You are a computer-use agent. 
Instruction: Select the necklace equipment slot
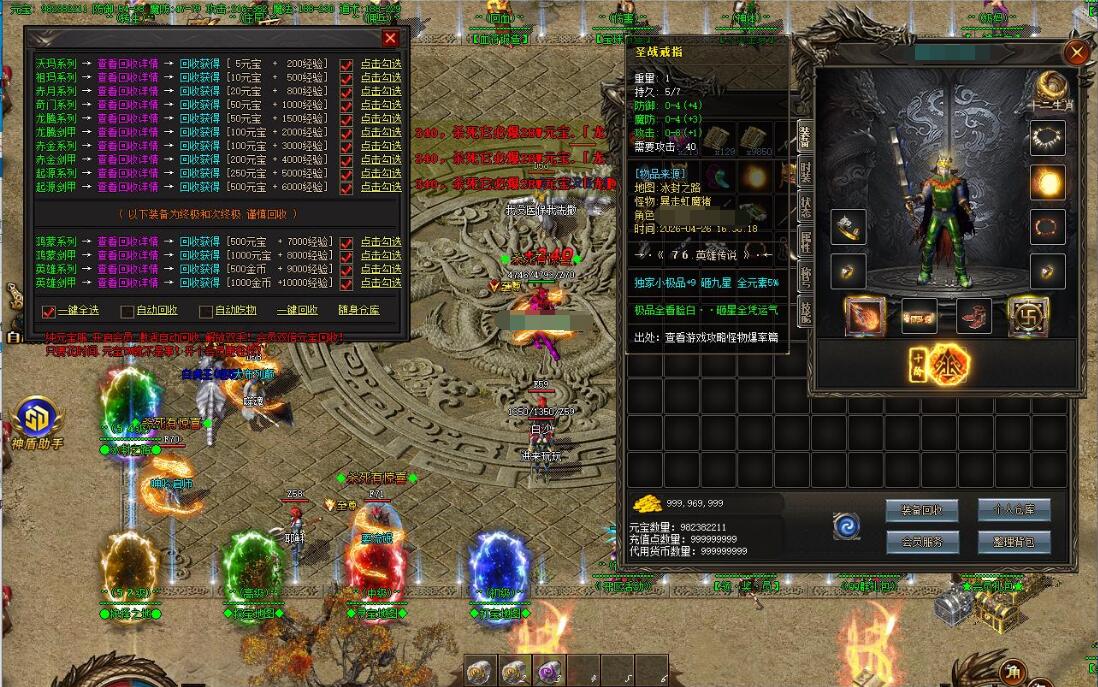pos(1048,137)
